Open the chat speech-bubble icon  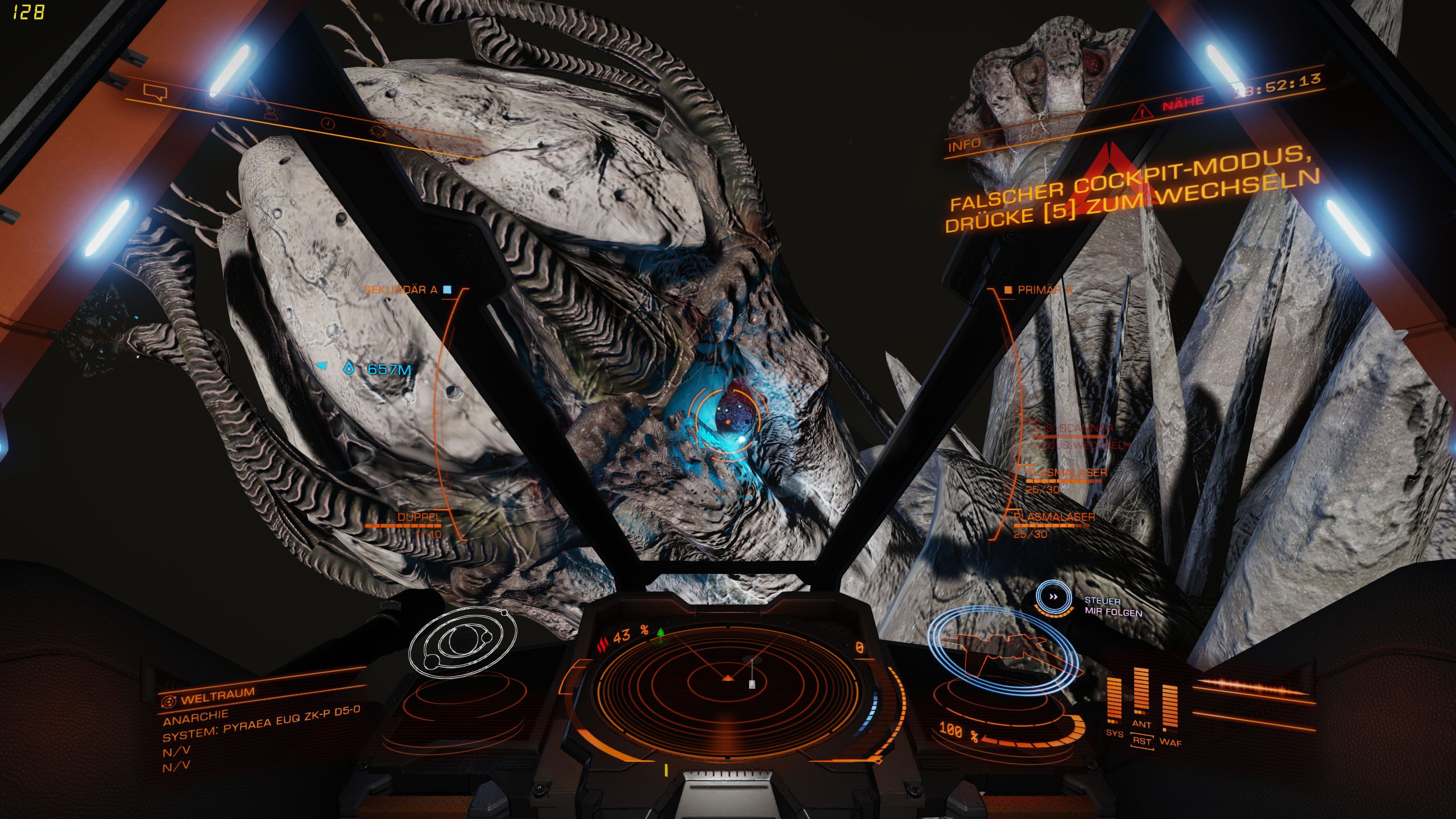(155, 92)
